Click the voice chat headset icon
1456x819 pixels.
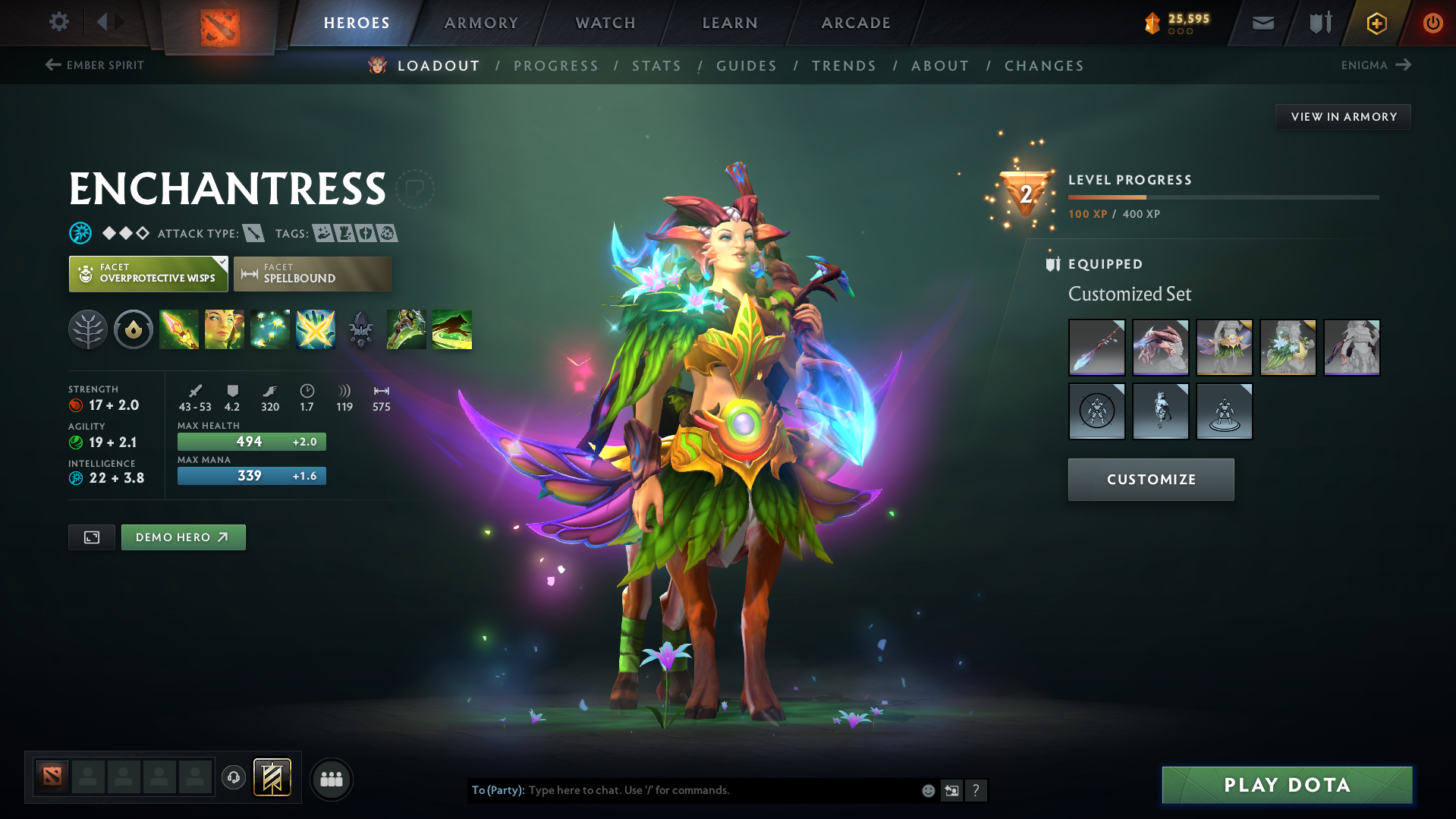(234, 779)
